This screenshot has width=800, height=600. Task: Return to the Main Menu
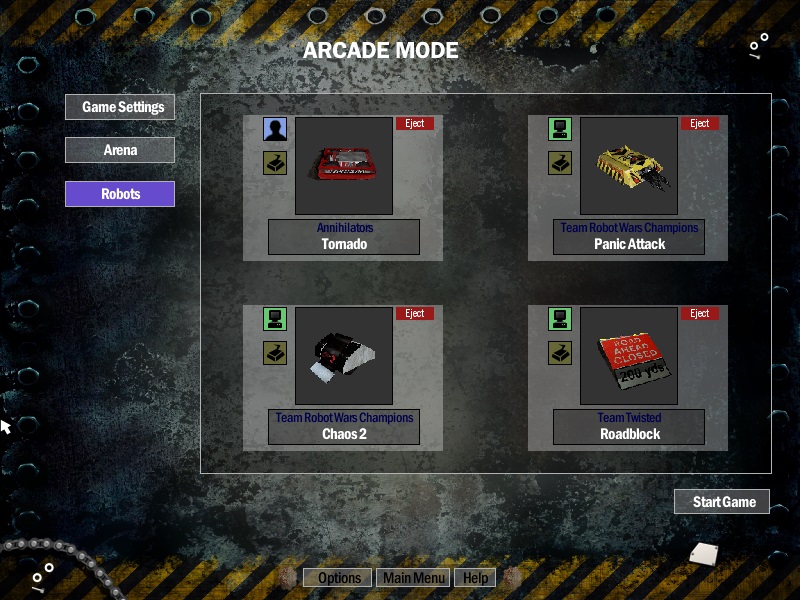click(x=414, y=578)
